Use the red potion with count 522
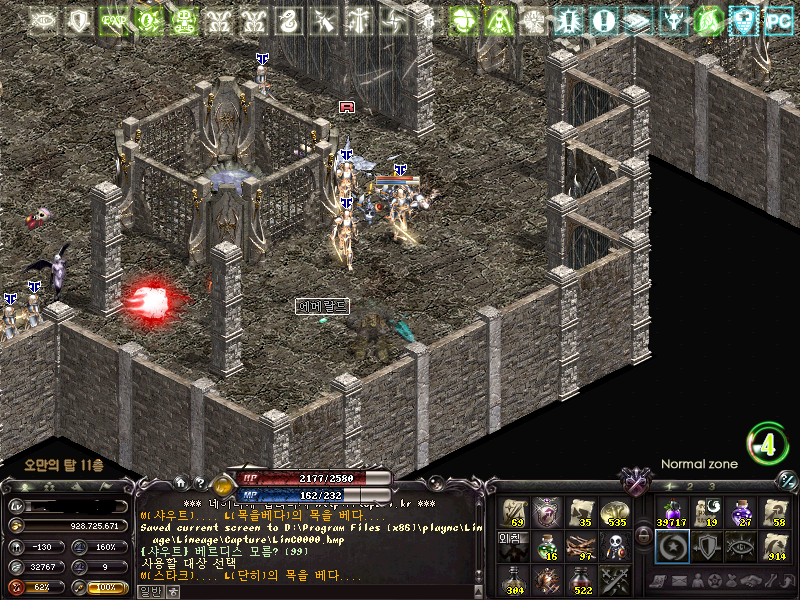The width and height of the screenshot is (800, 600). click(x=580, y=579)
